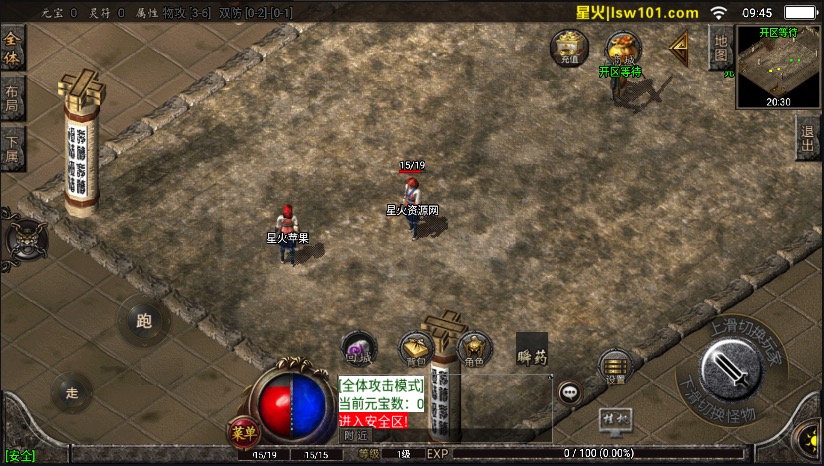
Task: Toggle the 跑 run button
Action: click(x=143, y=321)
